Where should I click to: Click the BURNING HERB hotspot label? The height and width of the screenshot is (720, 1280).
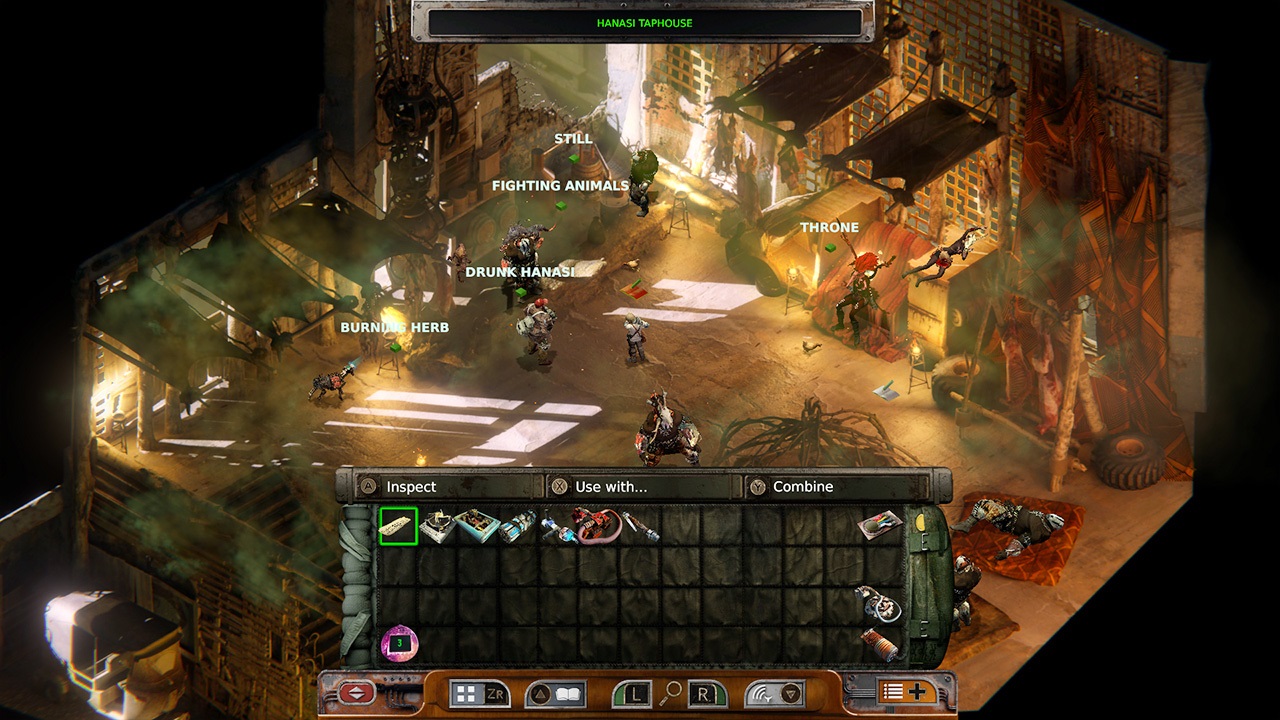pos(394,326)
